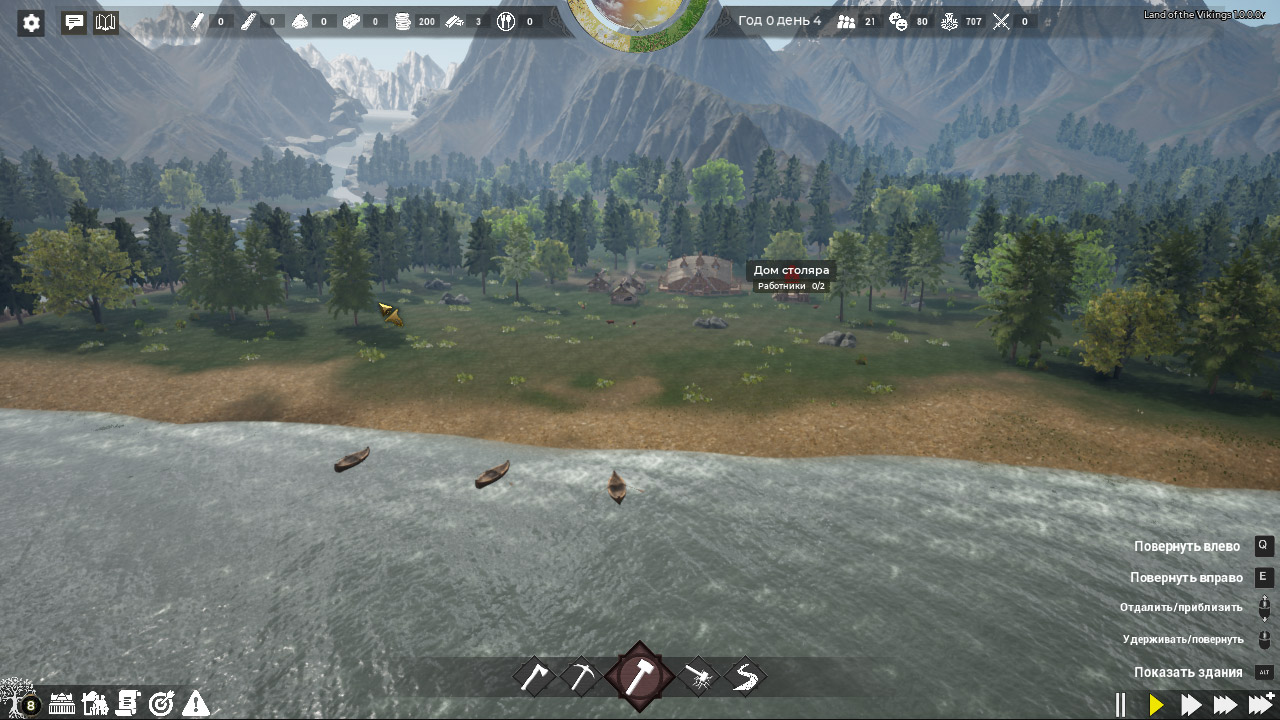Open the scroll document panel
This screenshot has height=720, width=1280.
pyautogui.click(x=128, y=704)
